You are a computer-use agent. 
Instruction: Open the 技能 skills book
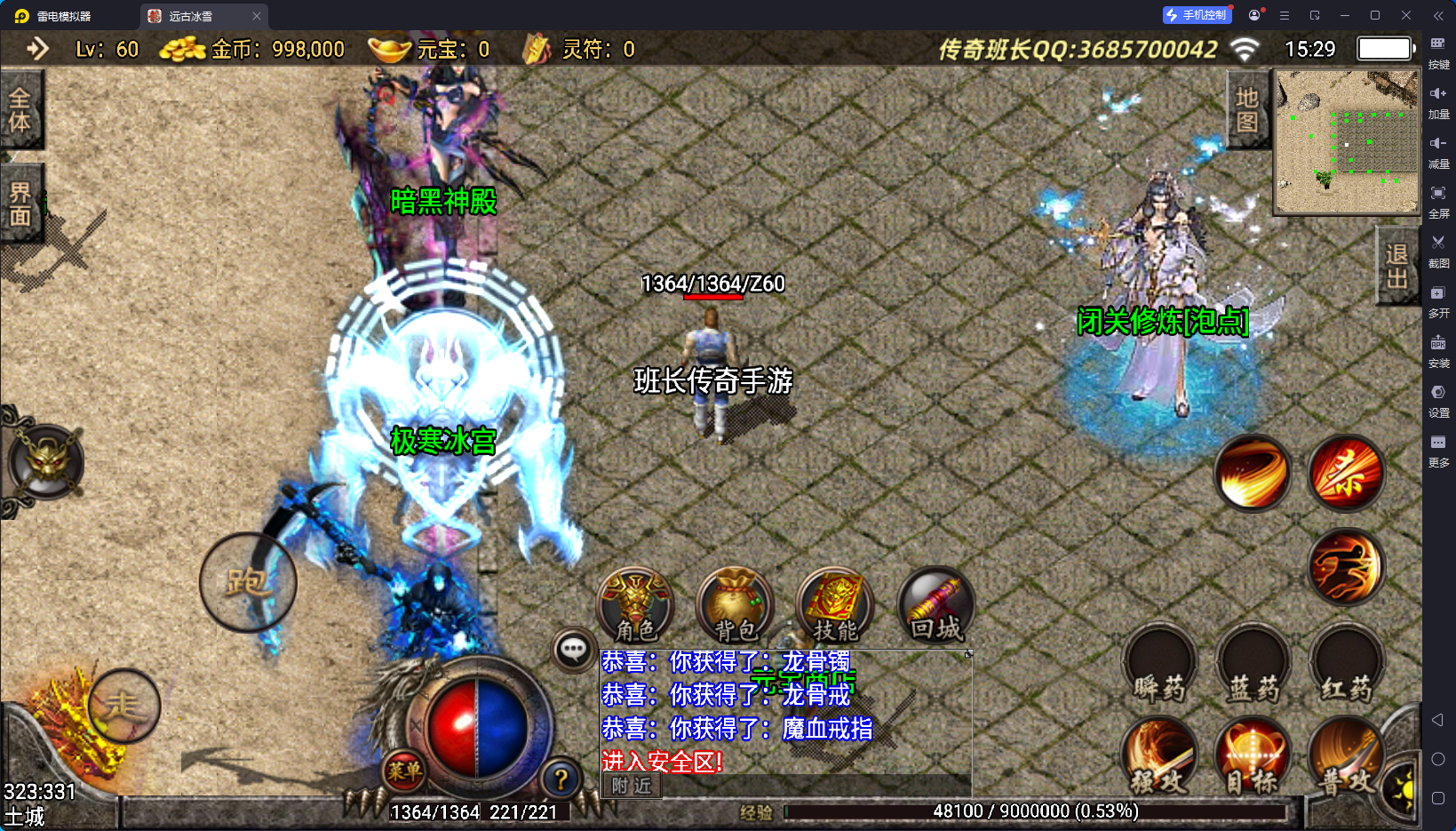tap(835, 604)
